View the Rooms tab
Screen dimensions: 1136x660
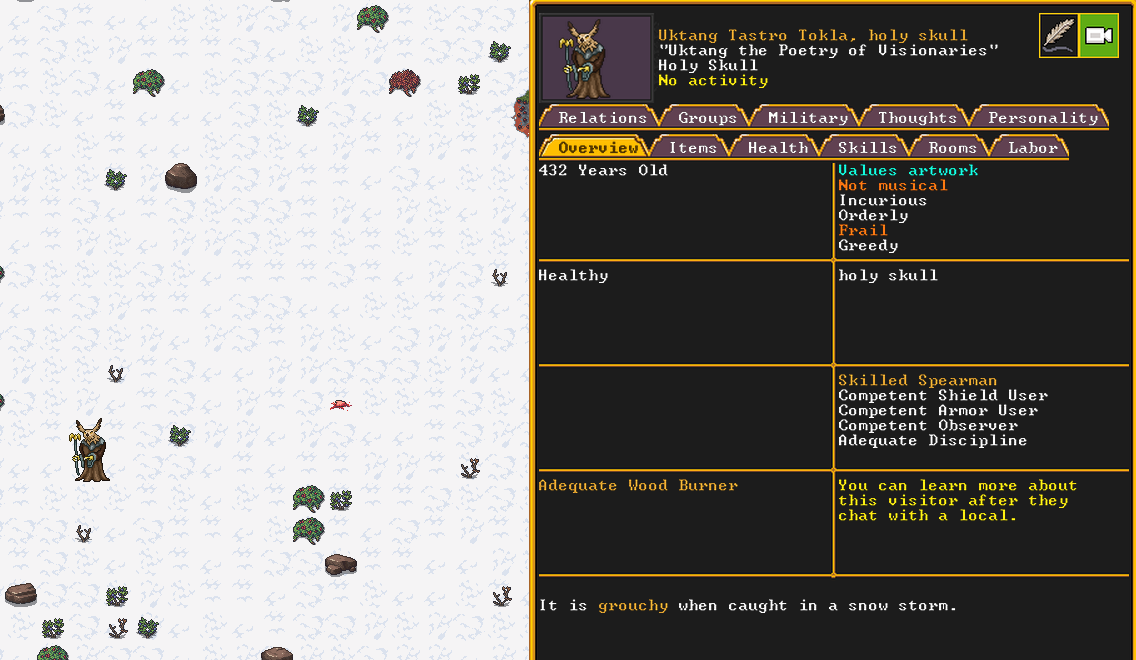951,148
